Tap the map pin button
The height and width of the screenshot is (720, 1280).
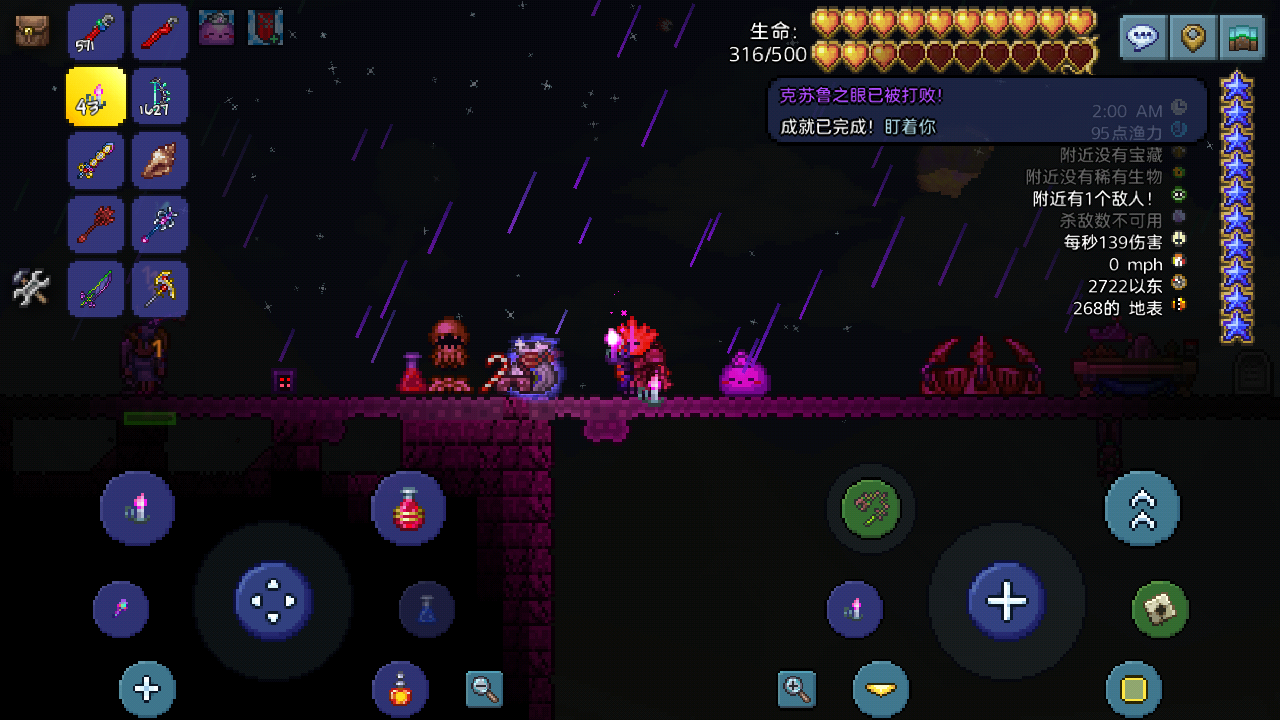(x=1193, y=38)
